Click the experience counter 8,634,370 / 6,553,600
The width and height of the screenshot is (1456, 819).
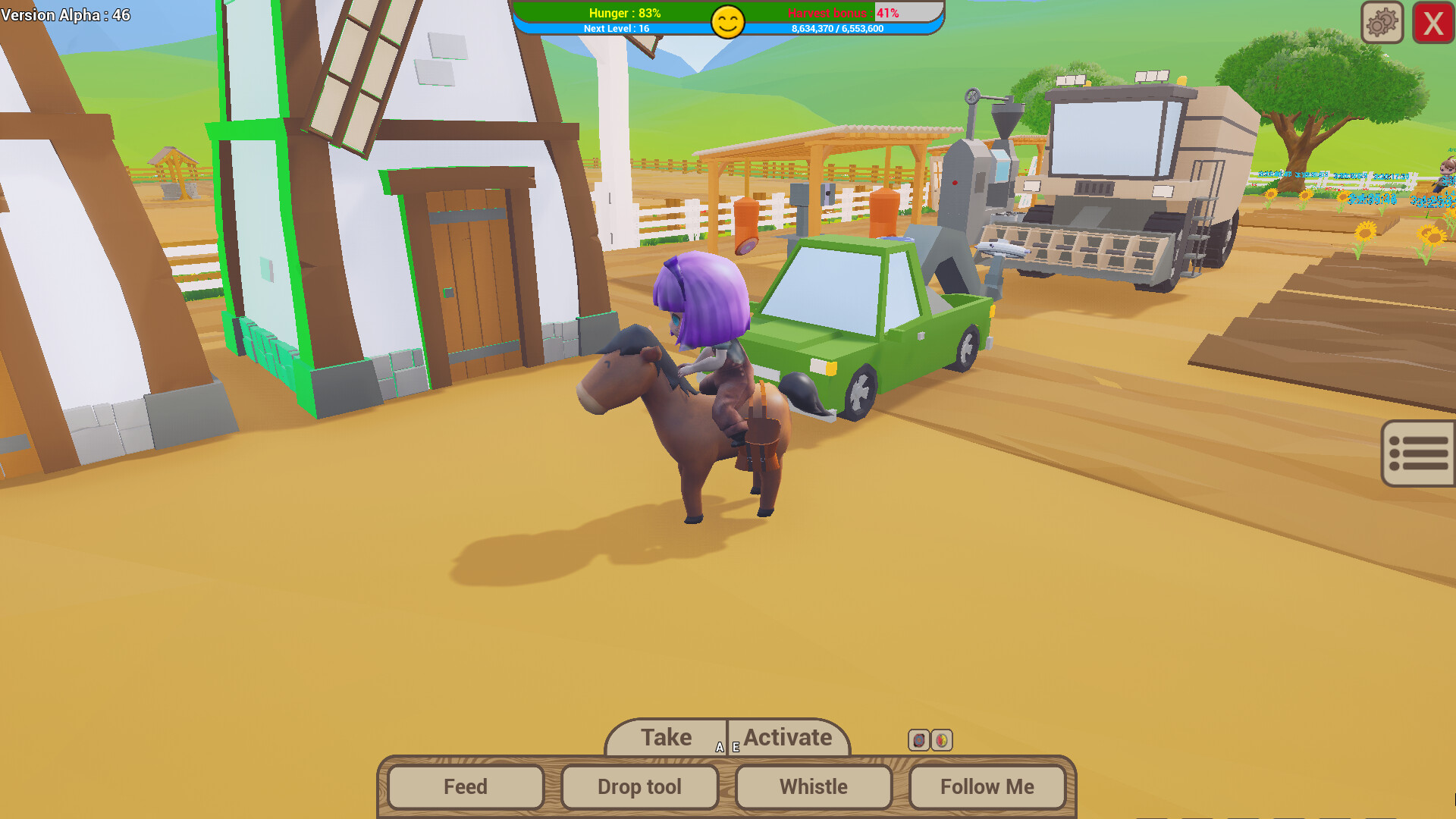pos(838,29)
